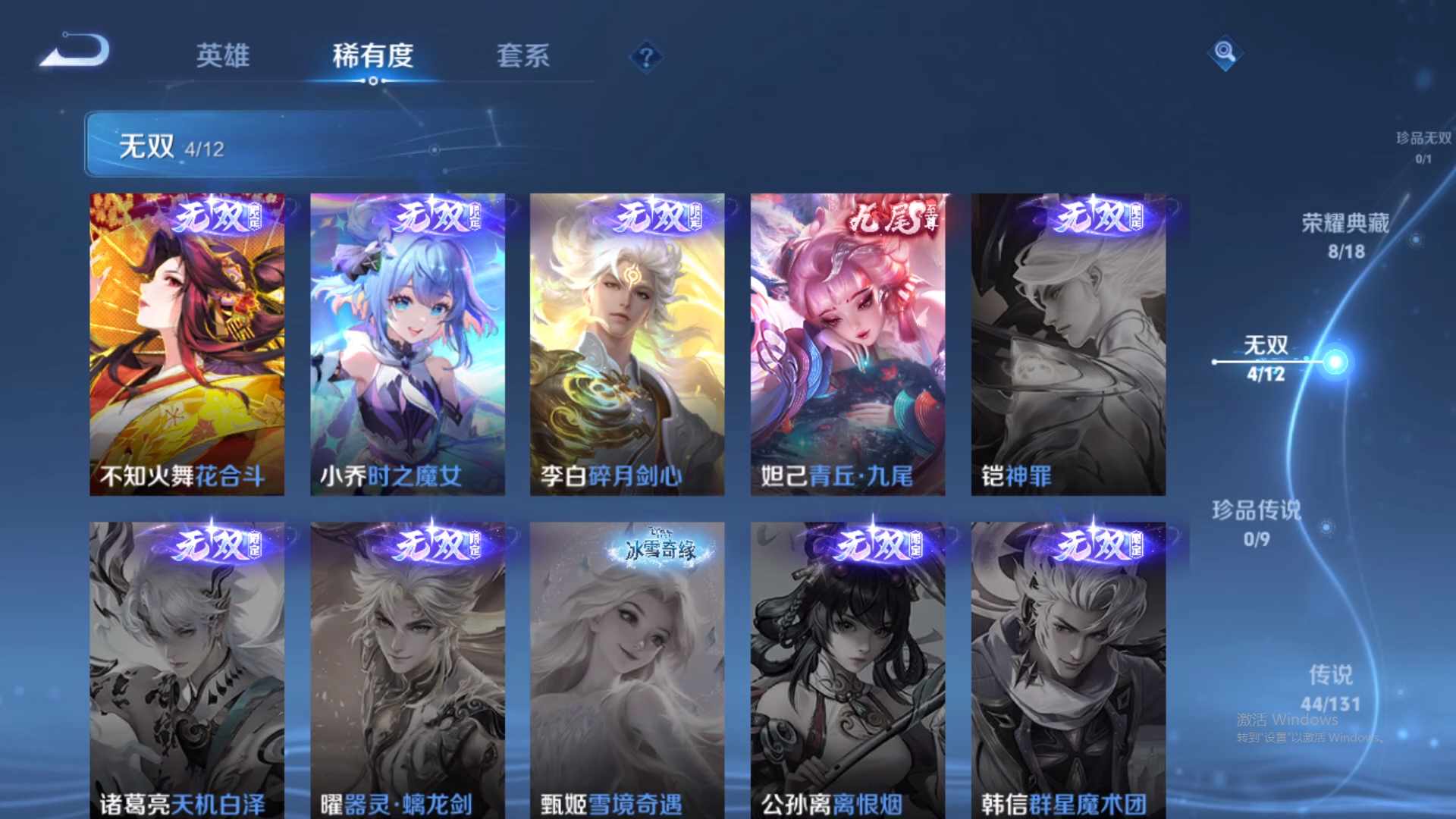Switch to the 套系 tab
1456x819 pixels.
pyautogui.click(x=525, y=57)
